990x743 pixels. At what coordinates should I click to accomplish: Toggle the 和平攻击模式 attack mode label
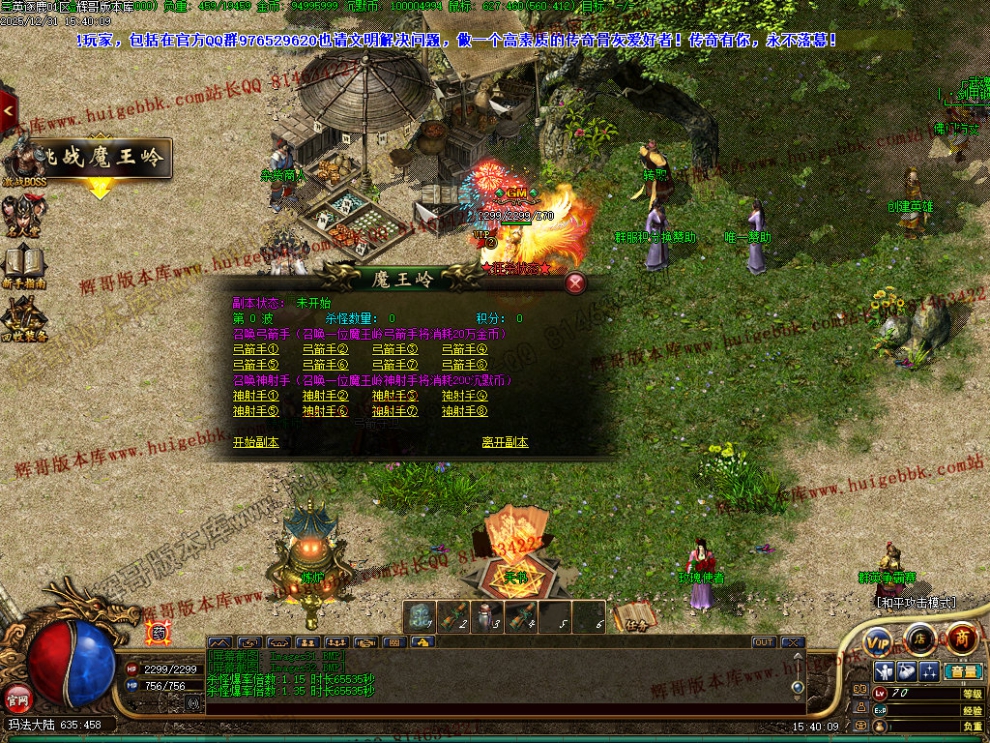[916, 602]
